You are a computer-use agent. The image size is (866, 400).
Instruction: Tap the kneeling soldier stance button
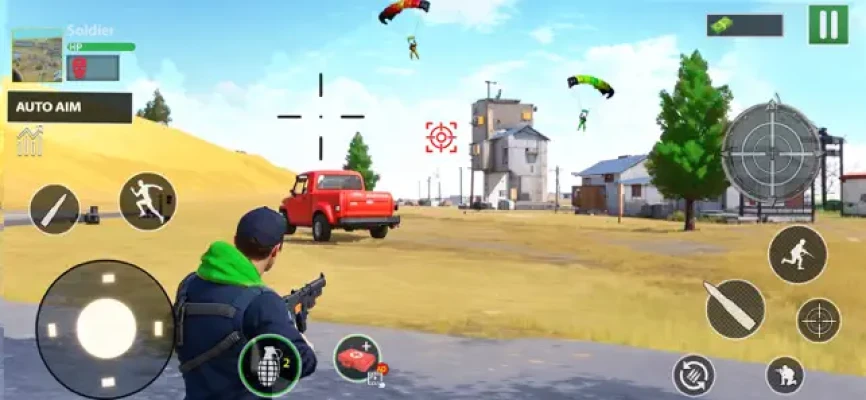coord(785,375)
